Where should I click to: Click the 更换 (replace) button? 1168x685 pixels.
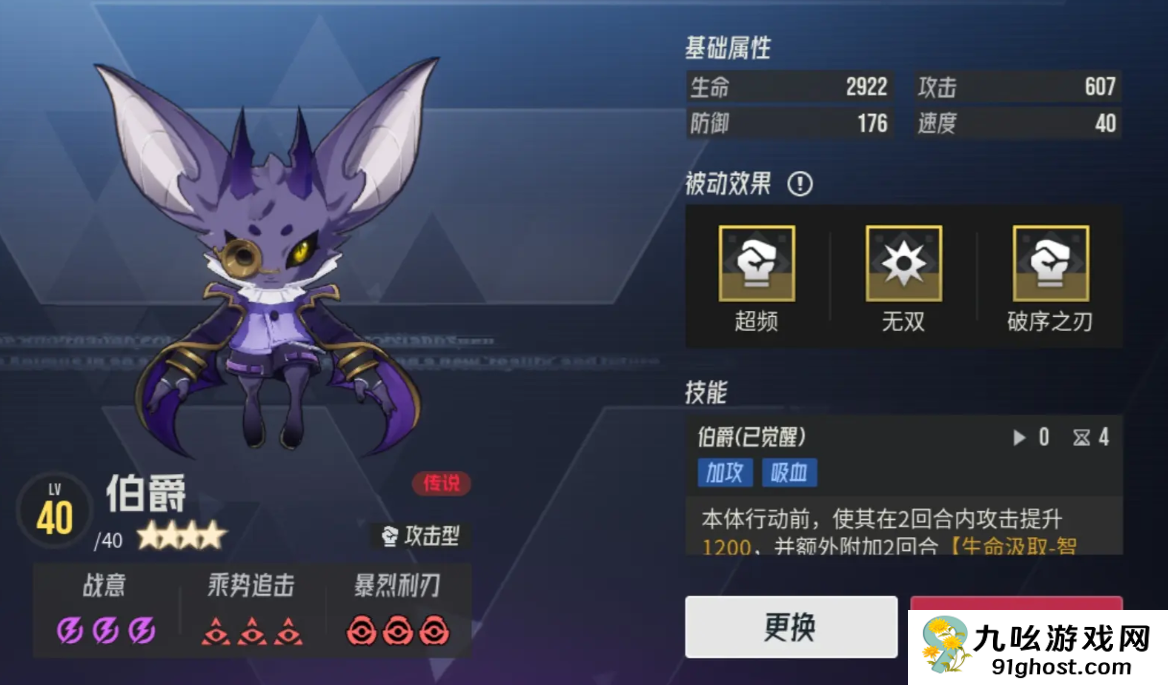tap(790, 627)
